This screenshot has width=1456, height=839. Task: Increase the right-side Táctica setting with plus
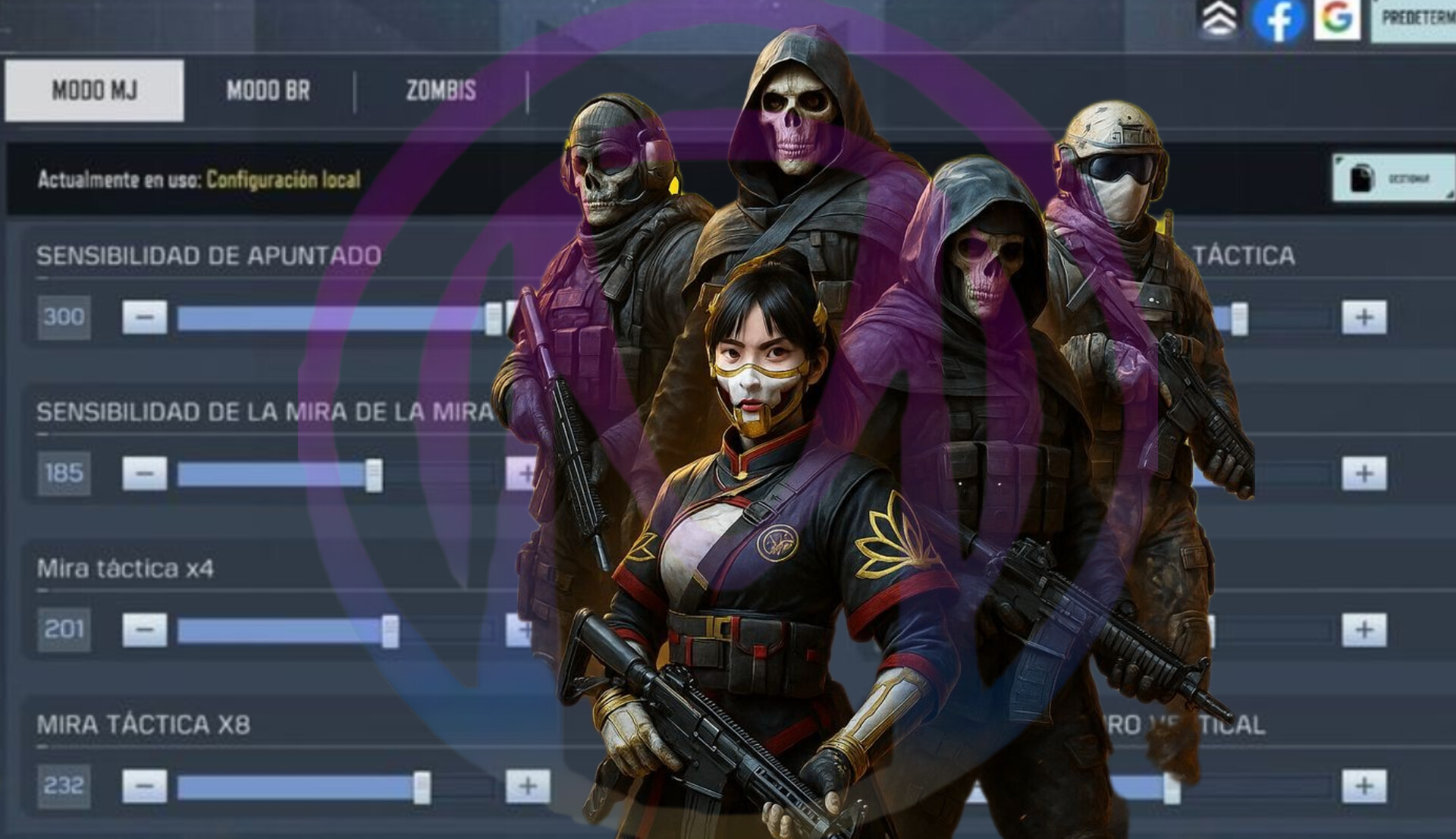click(1363, 317)
